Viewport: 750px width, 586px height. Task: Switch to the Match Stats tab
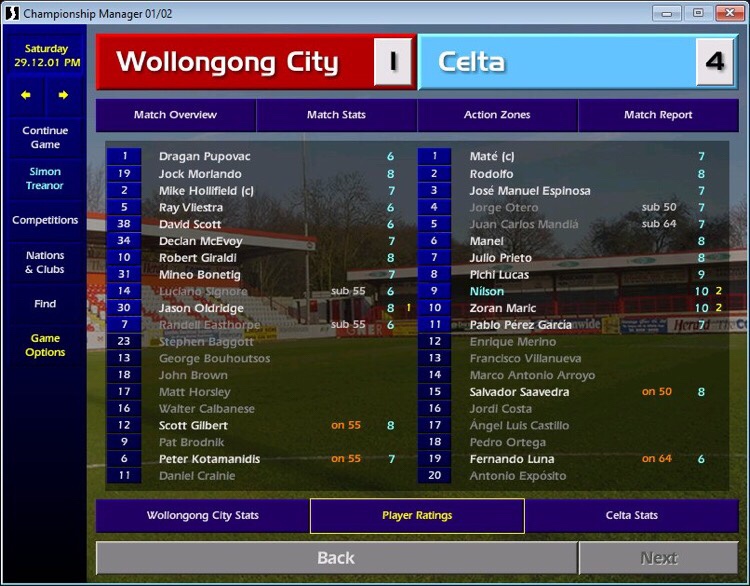pyautogui.click(x=336, y=115)
